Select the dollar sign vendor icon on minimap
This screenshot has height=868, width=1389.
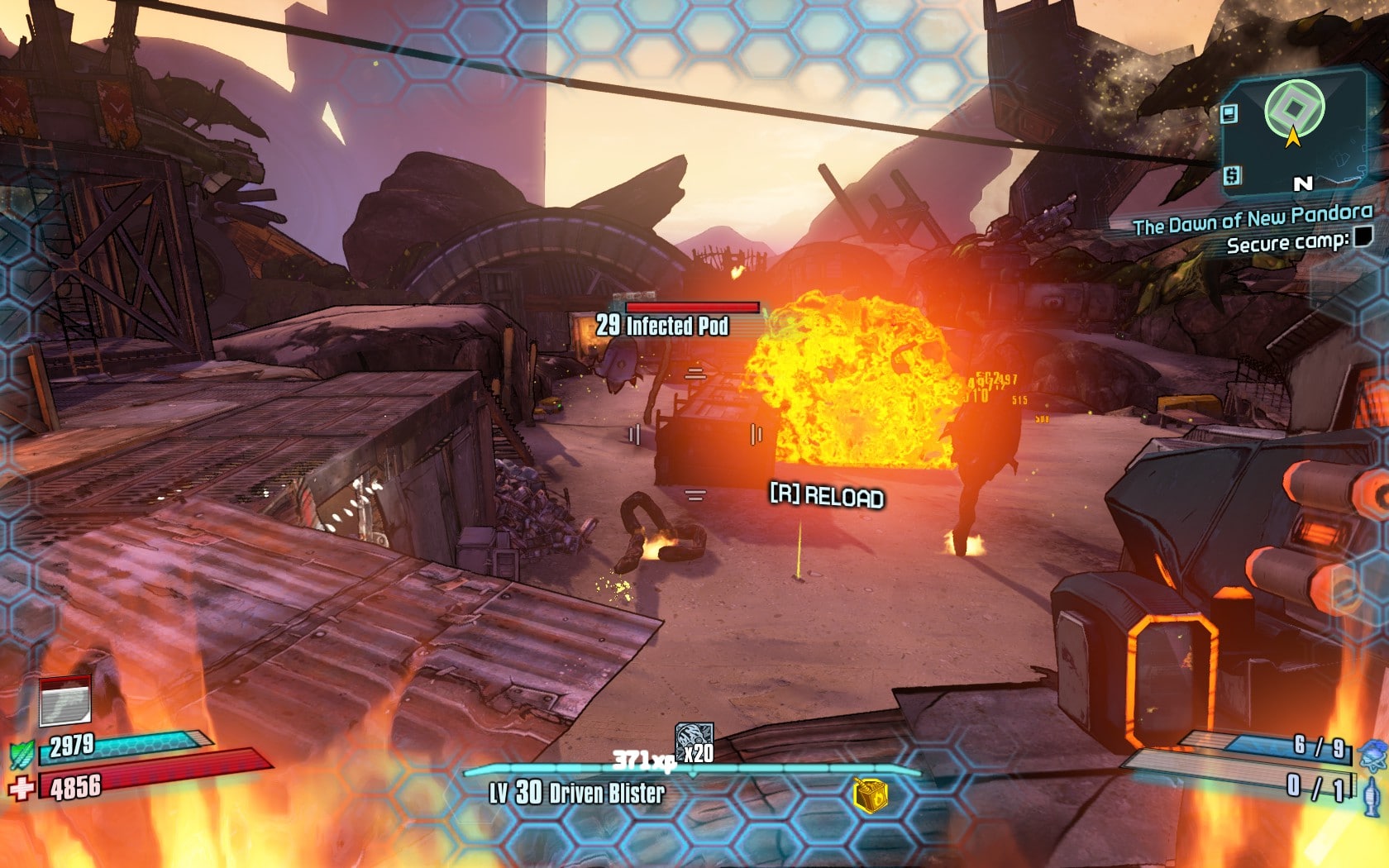click(x=1231, y=175)
